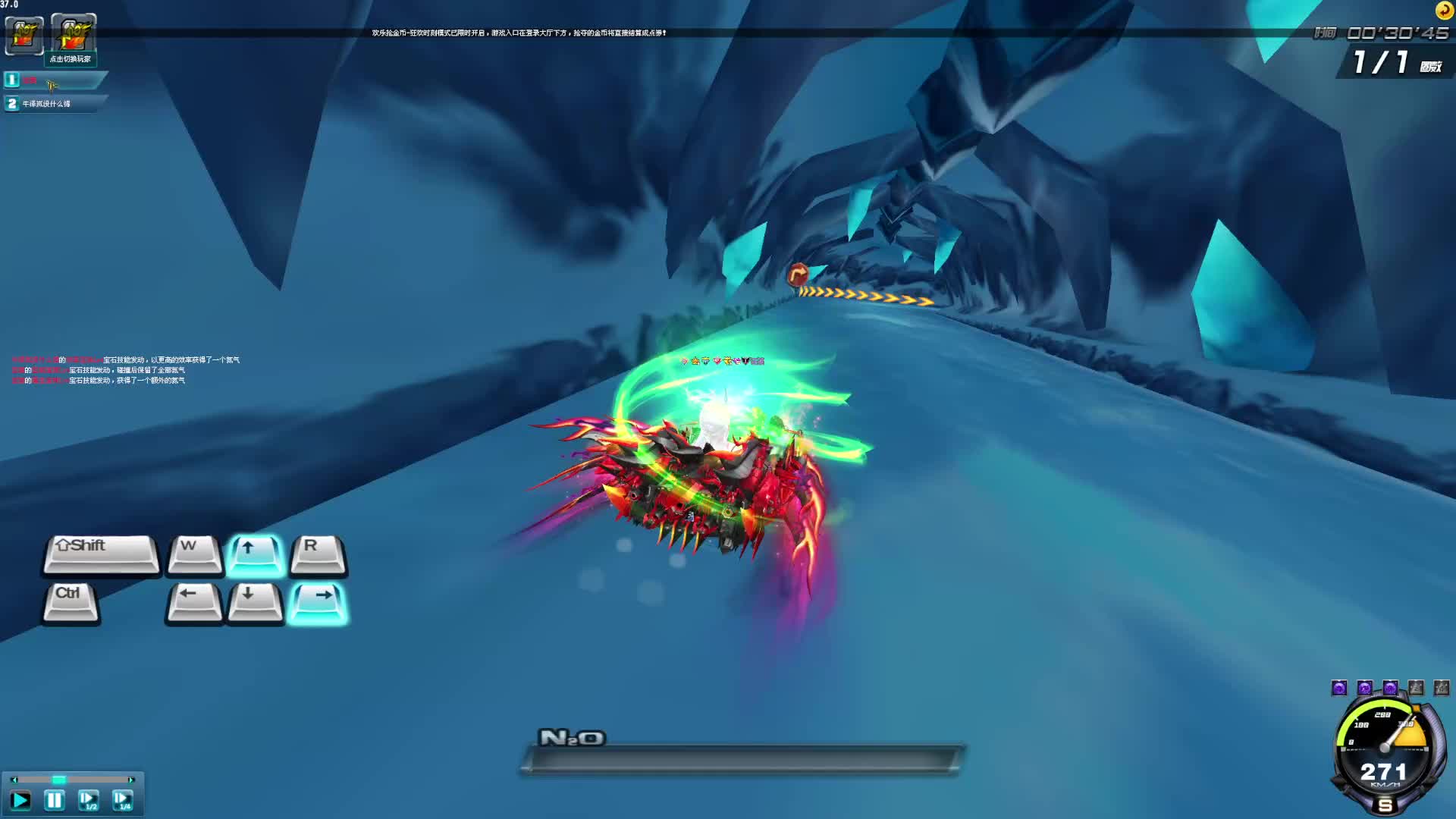Select the rank 1 player row
Viewport: 1456px width, 819px height.
53,80
